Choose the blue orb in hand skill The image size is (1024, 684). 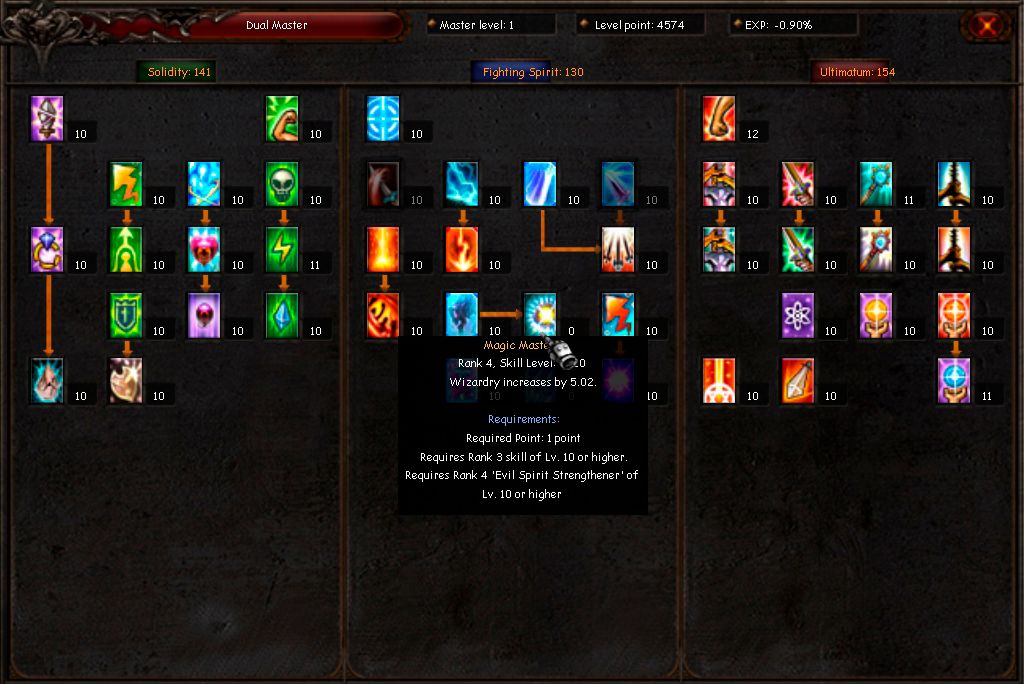point(954,381)
